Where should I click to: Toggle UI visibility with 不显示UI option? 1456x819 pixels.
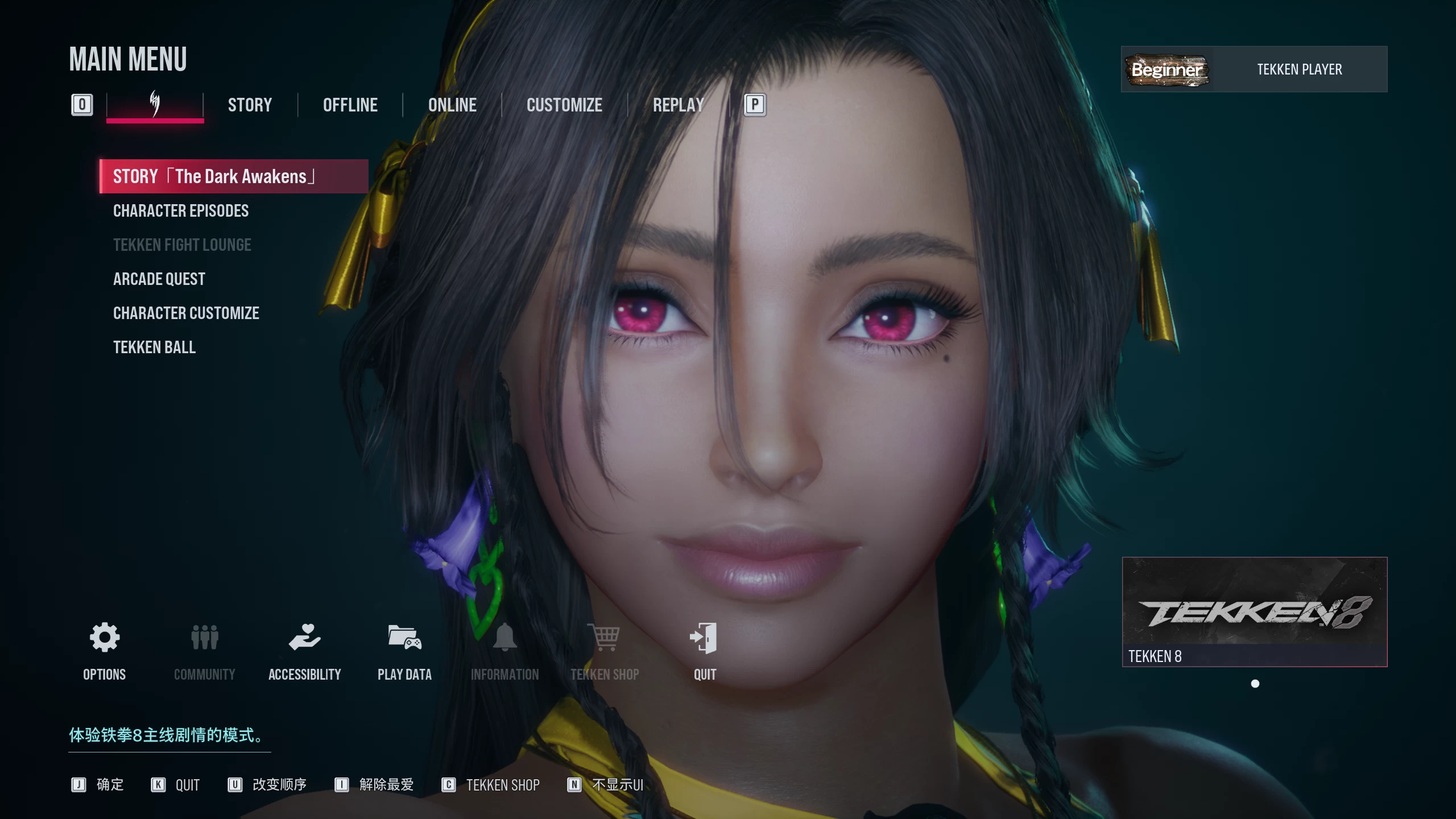617,785
